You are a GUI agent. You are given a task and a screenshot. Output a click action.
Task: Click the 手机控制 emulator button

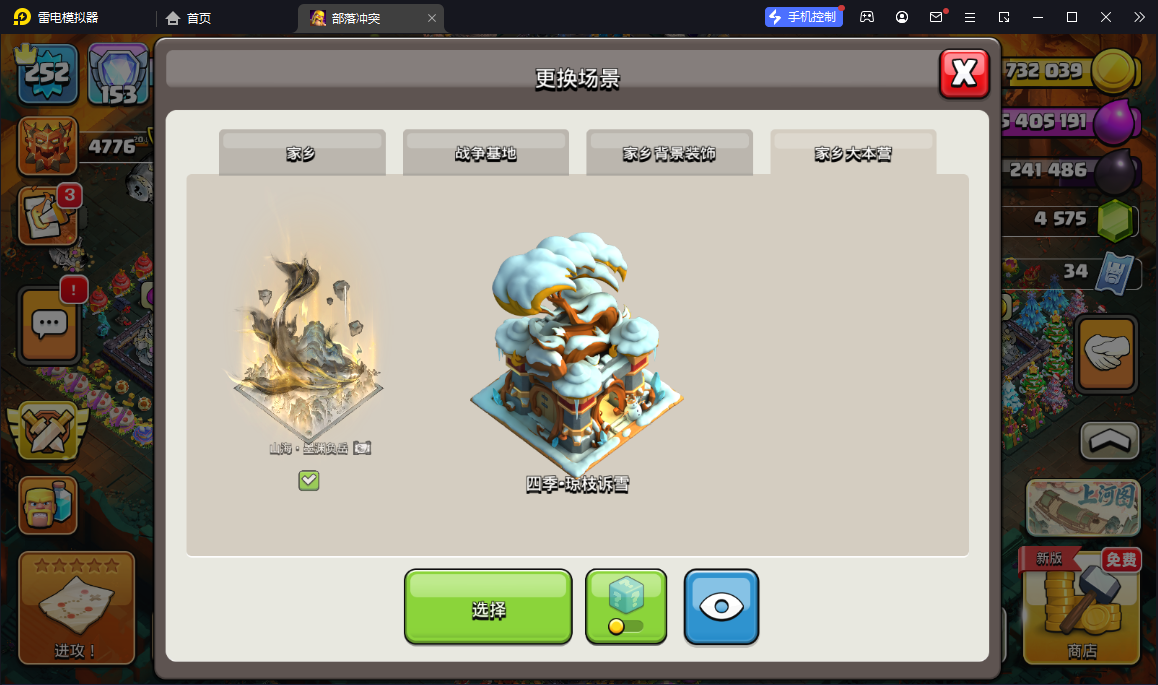coord(804,17)
